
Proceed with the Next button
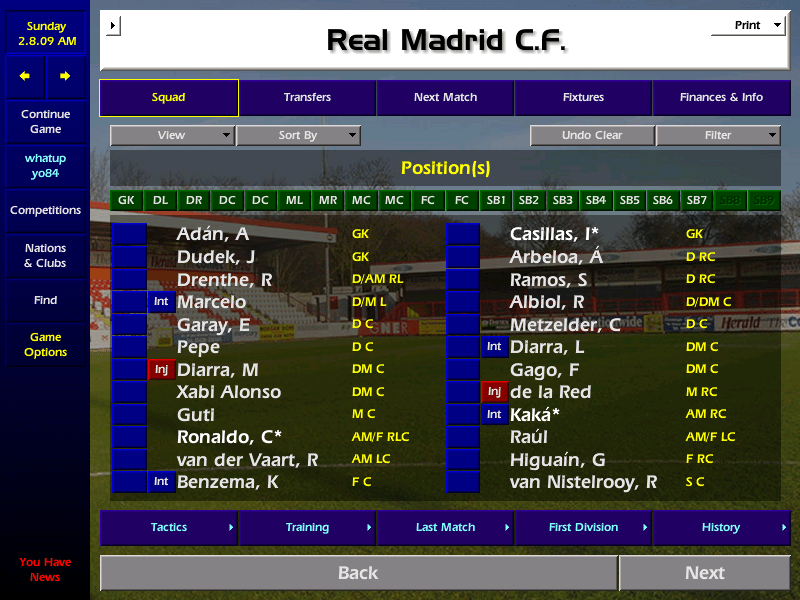point(704,573)
